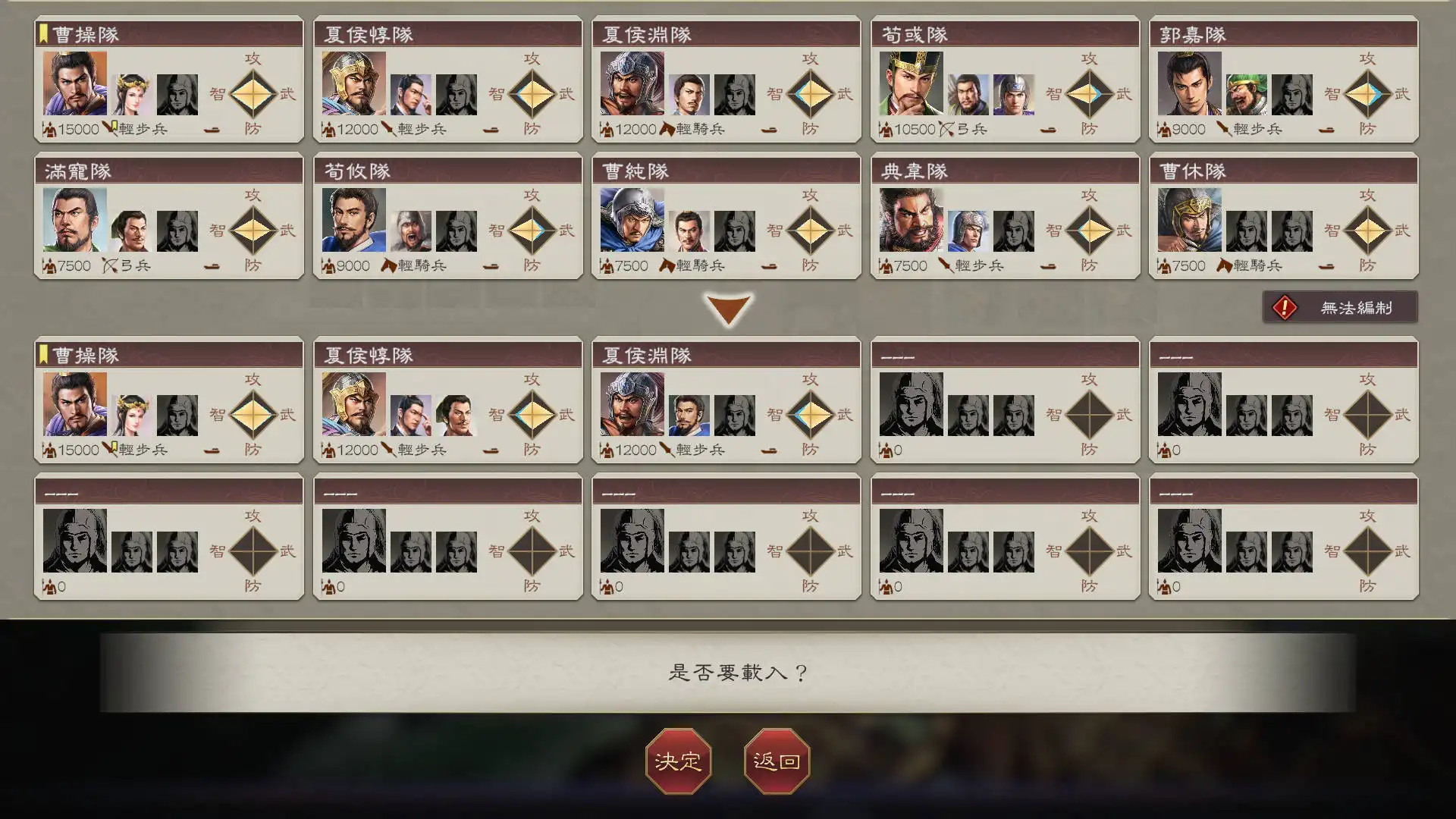Screen dimensions: 1456x819
Task: Click the bookmark marker on 曹操隊 header
Action: (x=43, y=33)
